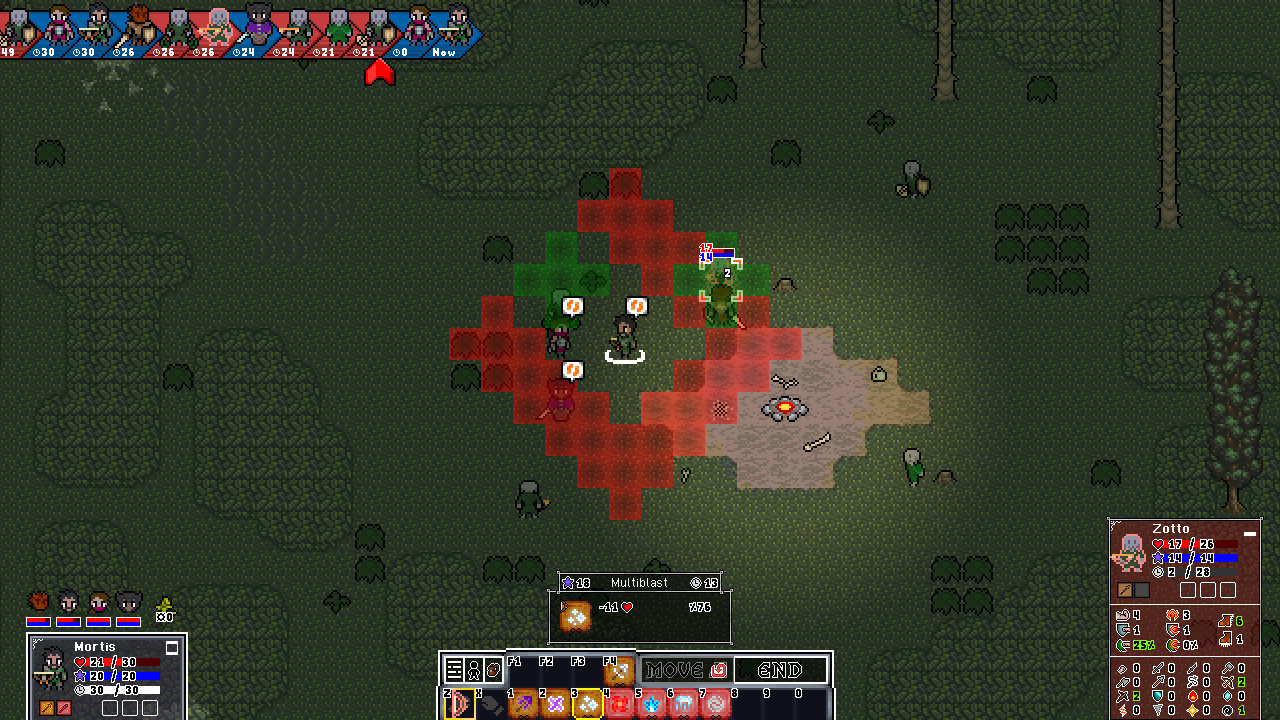The width and height of the screenshot is (1280, 720).
Task: Switch to the secondary weapon in slot X
Action: [491, 705]
